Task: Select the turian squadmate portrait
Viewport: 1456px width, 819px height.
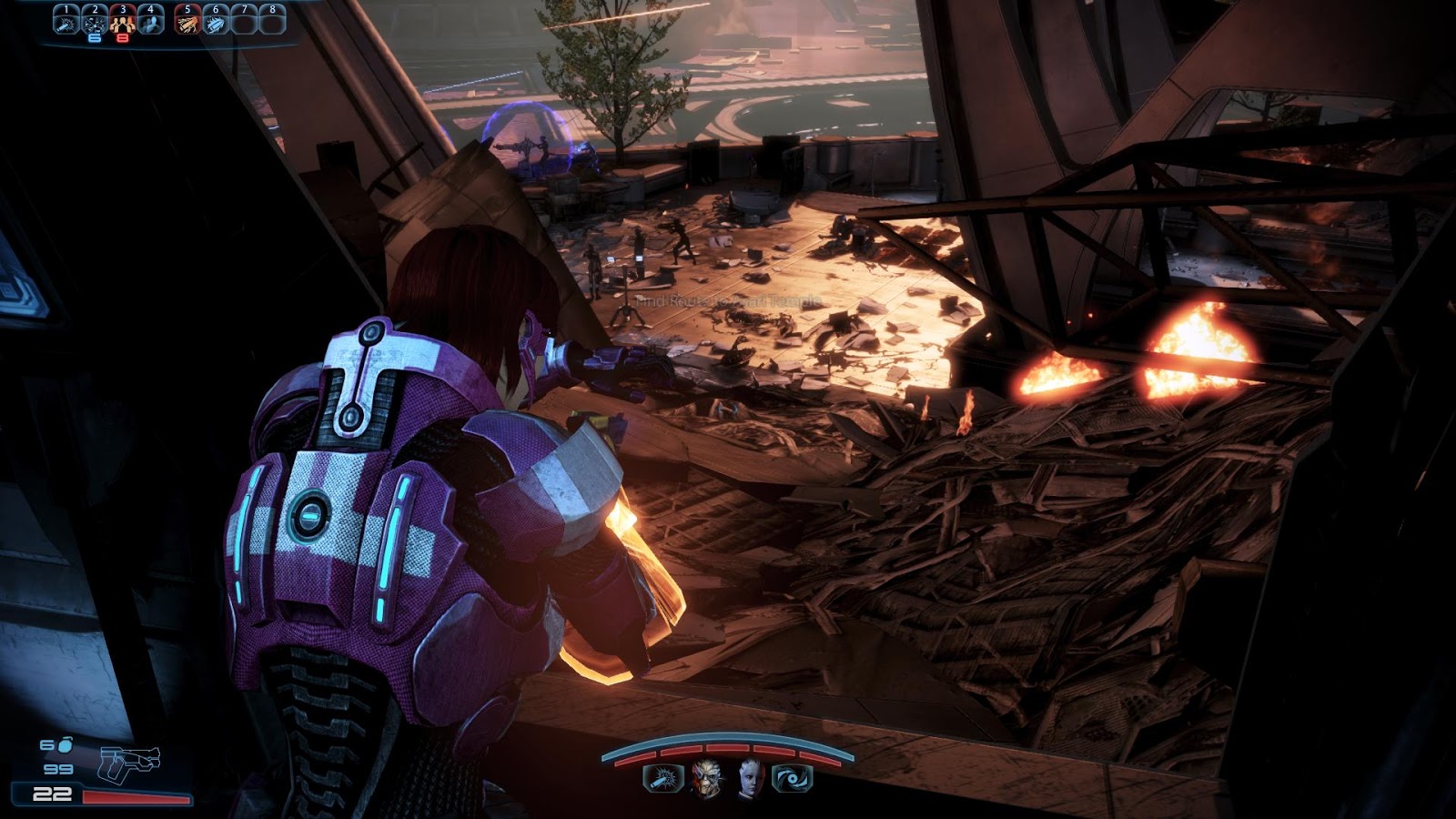Action: [x=706, y=778]
